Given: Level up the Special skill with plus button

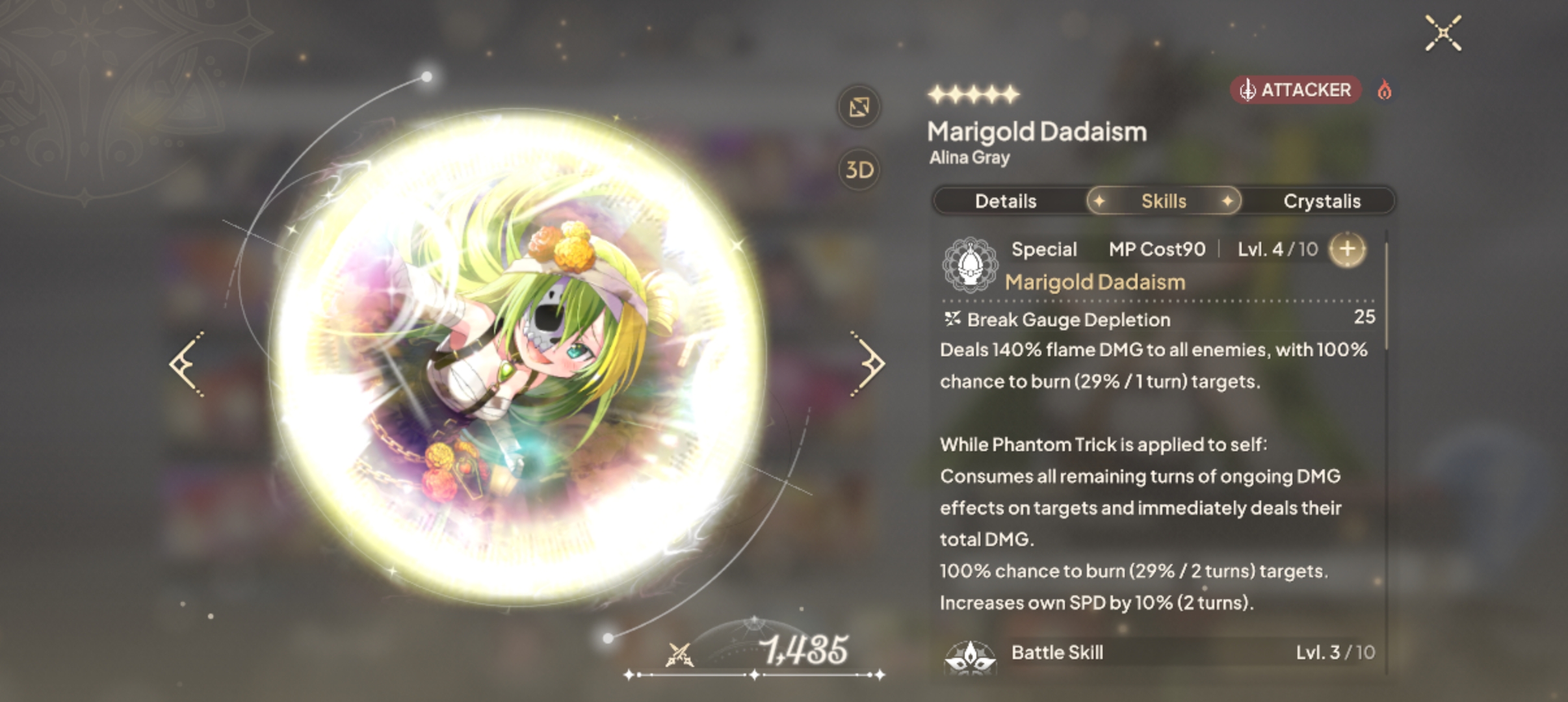Looking at the screenshot, I should [x=1347, y=249].
